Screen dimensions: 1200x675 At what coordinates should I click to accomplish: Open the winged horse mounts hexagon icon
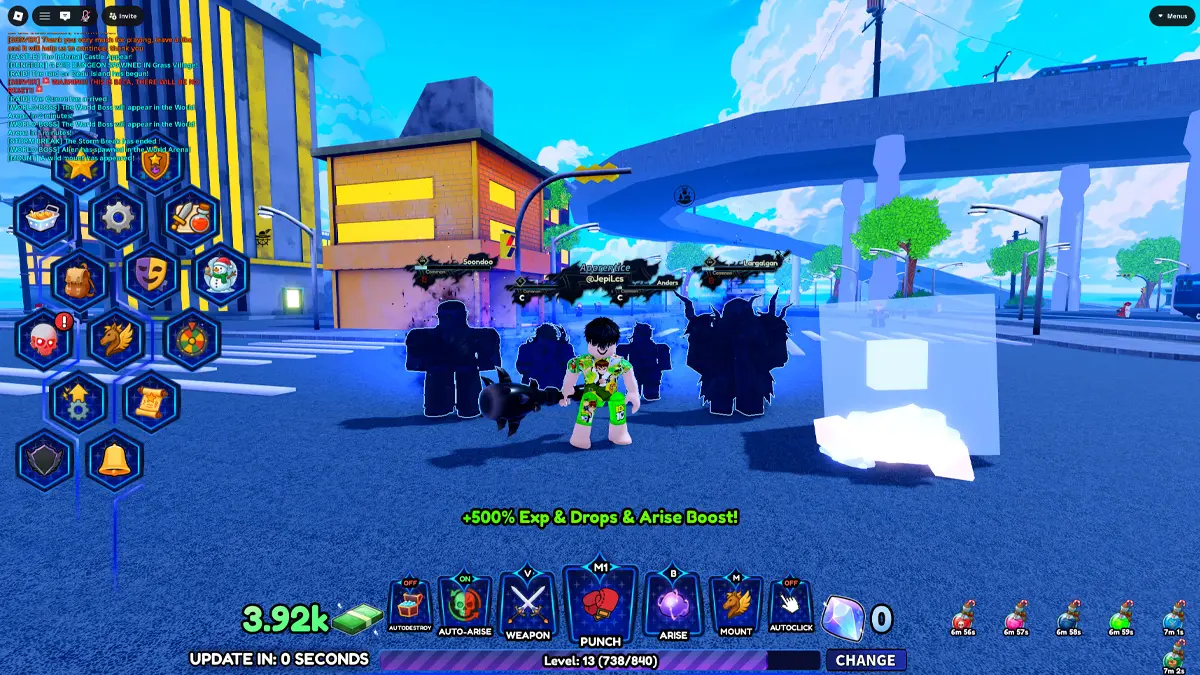click(x=117, y=338)
